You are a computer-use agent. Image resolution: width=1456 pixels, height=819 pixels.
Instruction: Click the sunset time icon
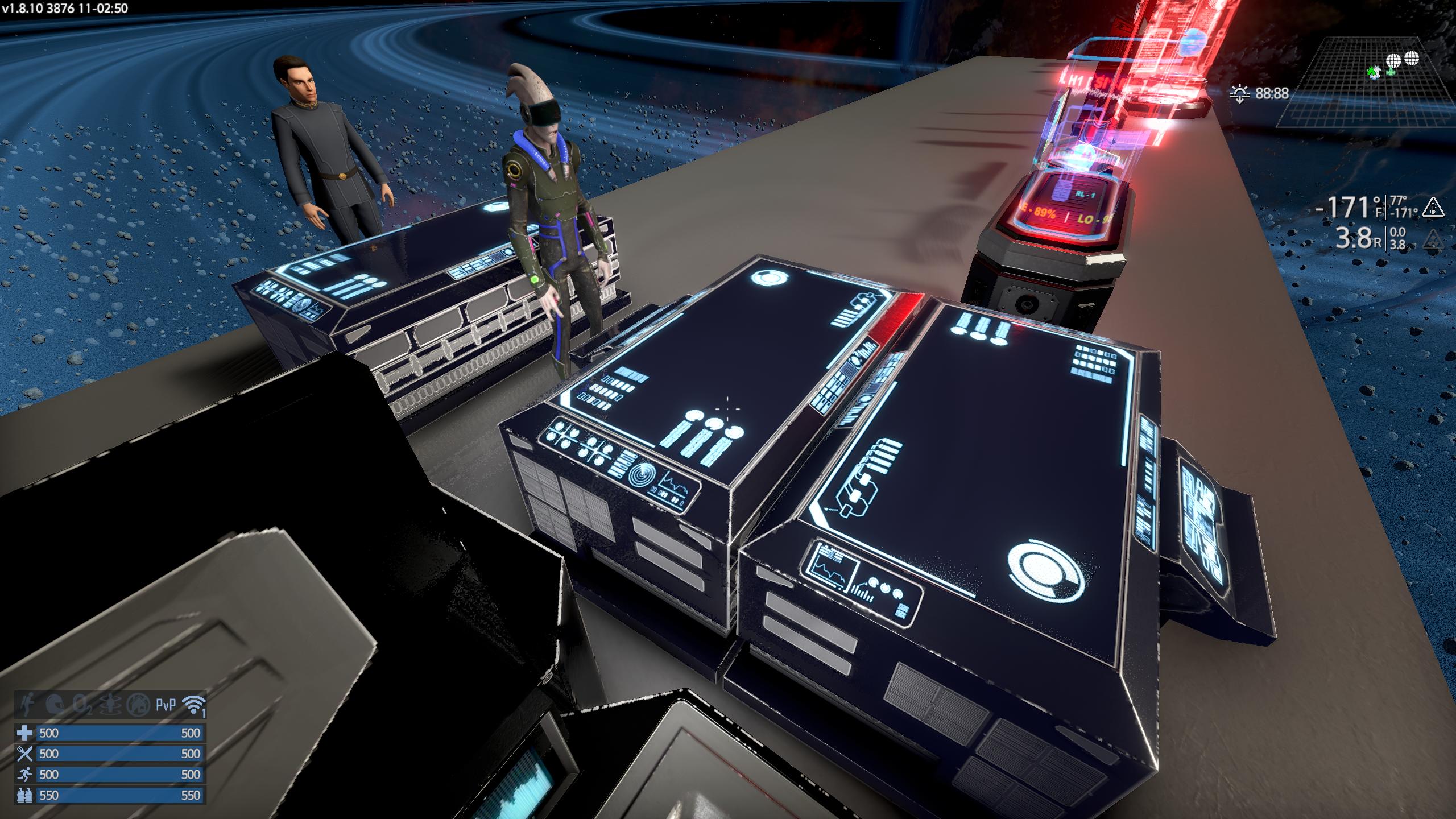1240,94
